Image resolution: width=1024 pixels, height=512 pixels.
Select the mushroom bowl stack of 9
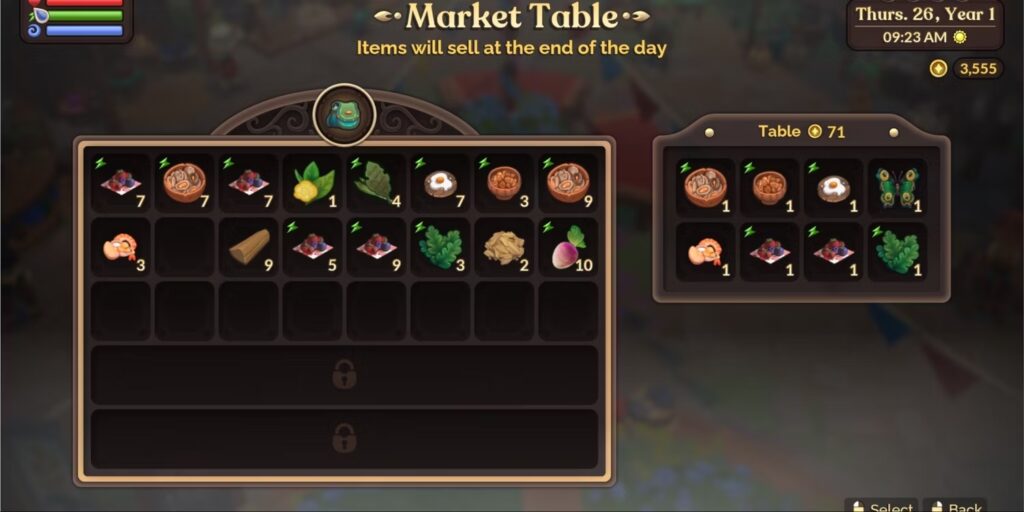coord(568,183)
